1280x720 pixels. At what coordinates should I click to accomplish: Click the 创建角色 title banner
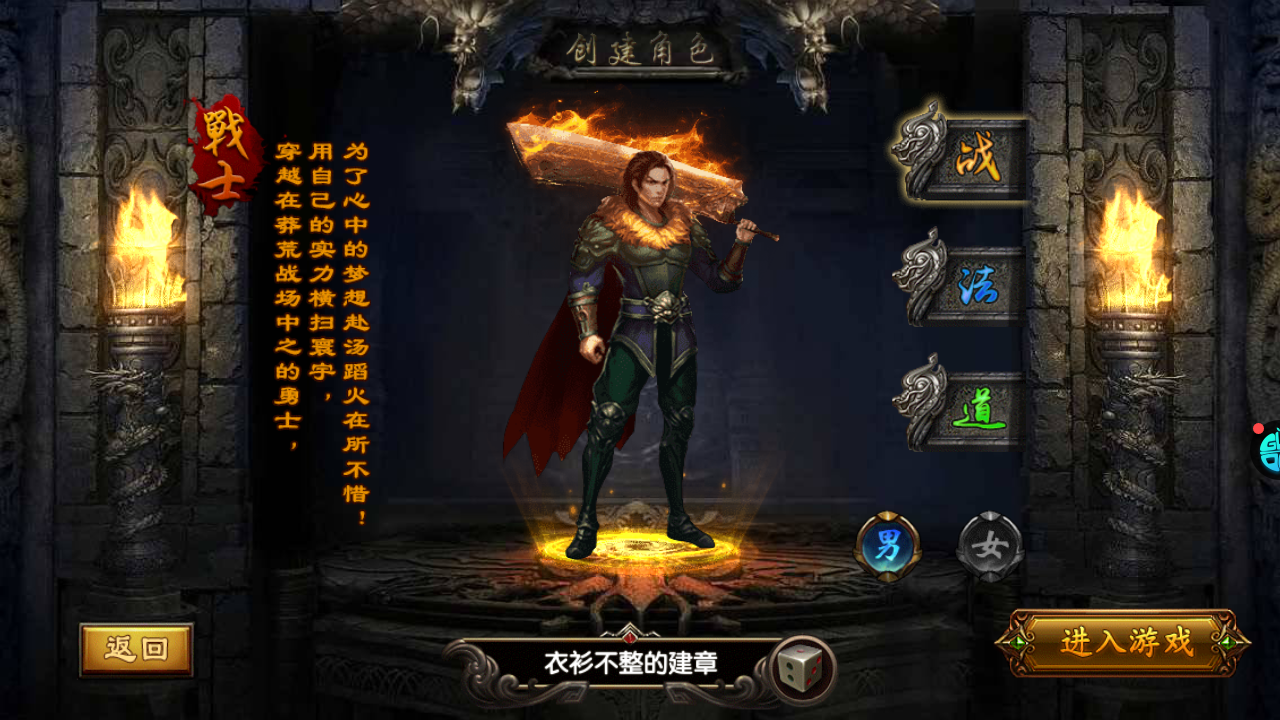coord(646,48)
